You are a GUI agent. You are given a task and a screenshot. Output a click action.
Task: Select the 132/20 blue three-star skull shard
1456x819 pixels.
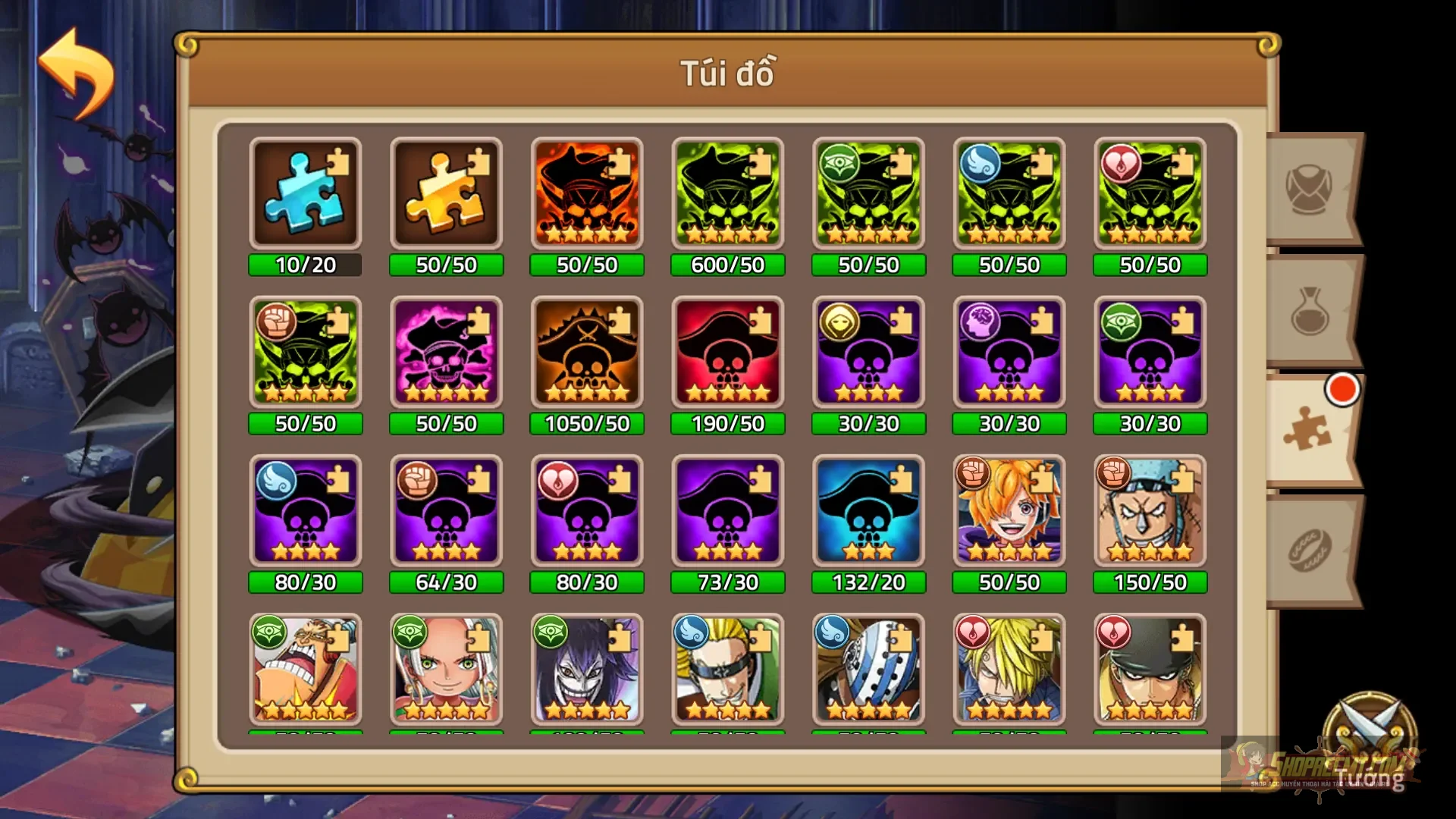(x=868, y=510)
